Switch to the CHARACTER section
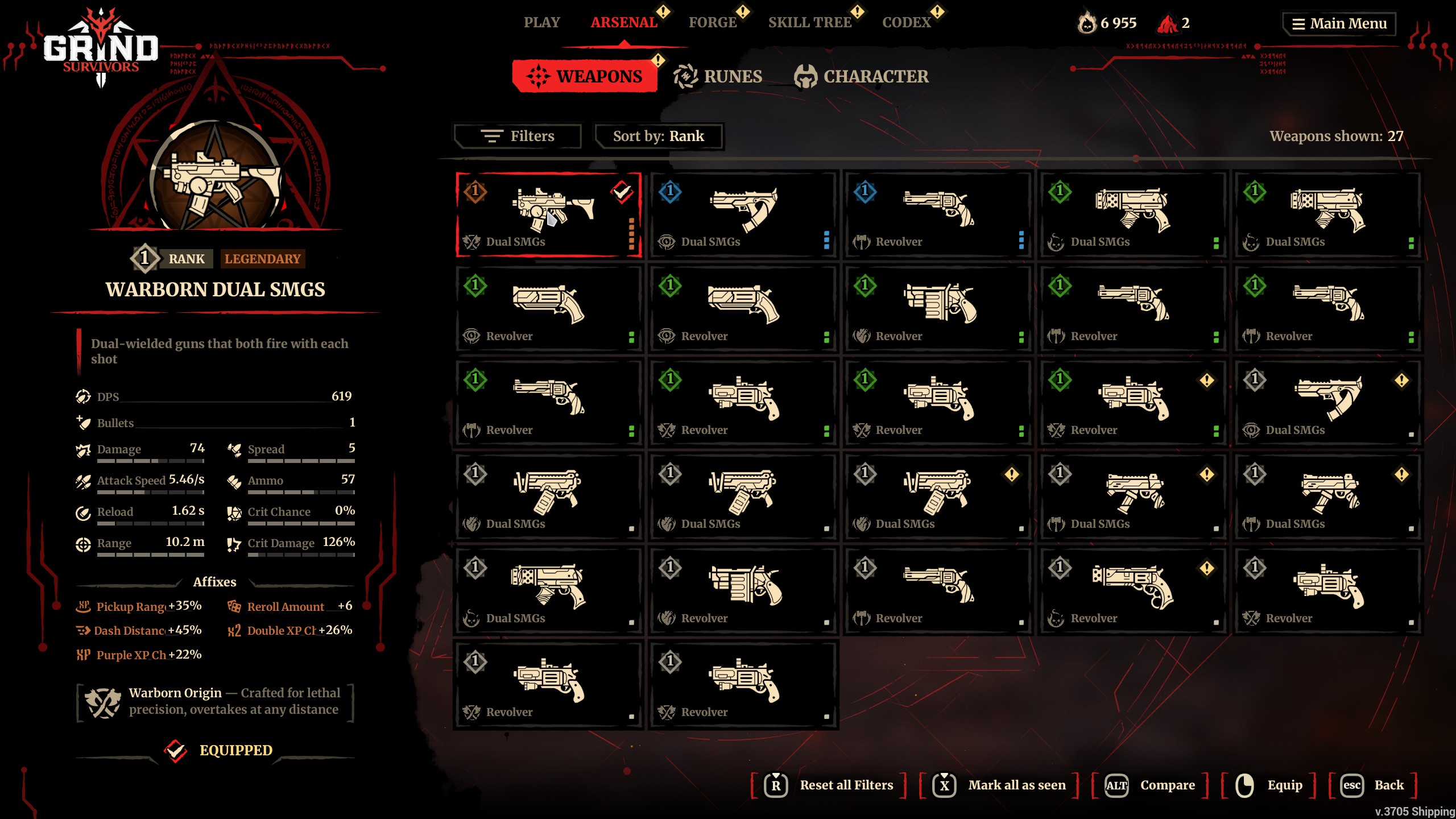This screenshot has width=1456, height=819. click(x=862, y=77)
